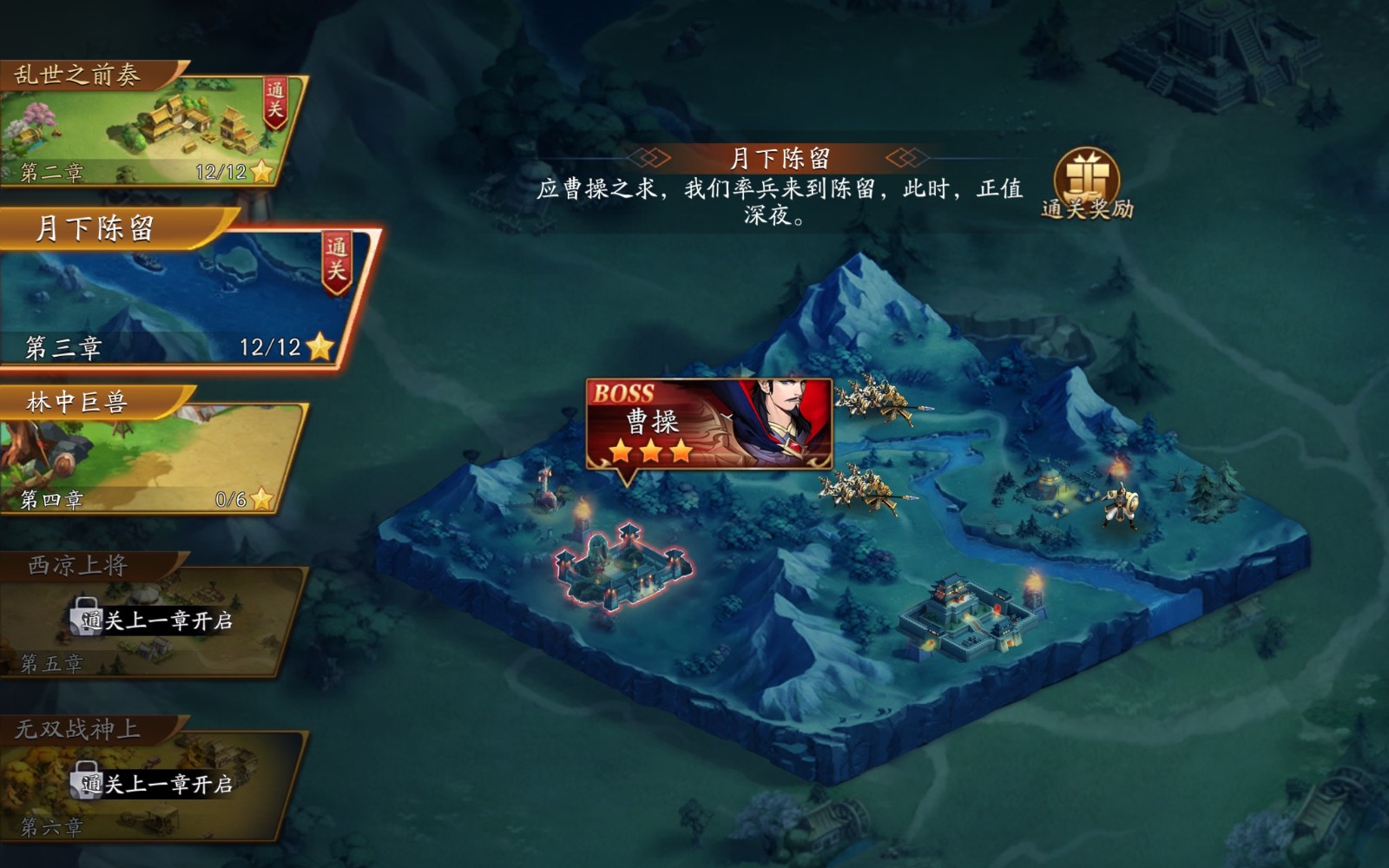Click the star beside the 12/12 progress
This screenshot has height=868, width=1389.
(x=321, y=345)
